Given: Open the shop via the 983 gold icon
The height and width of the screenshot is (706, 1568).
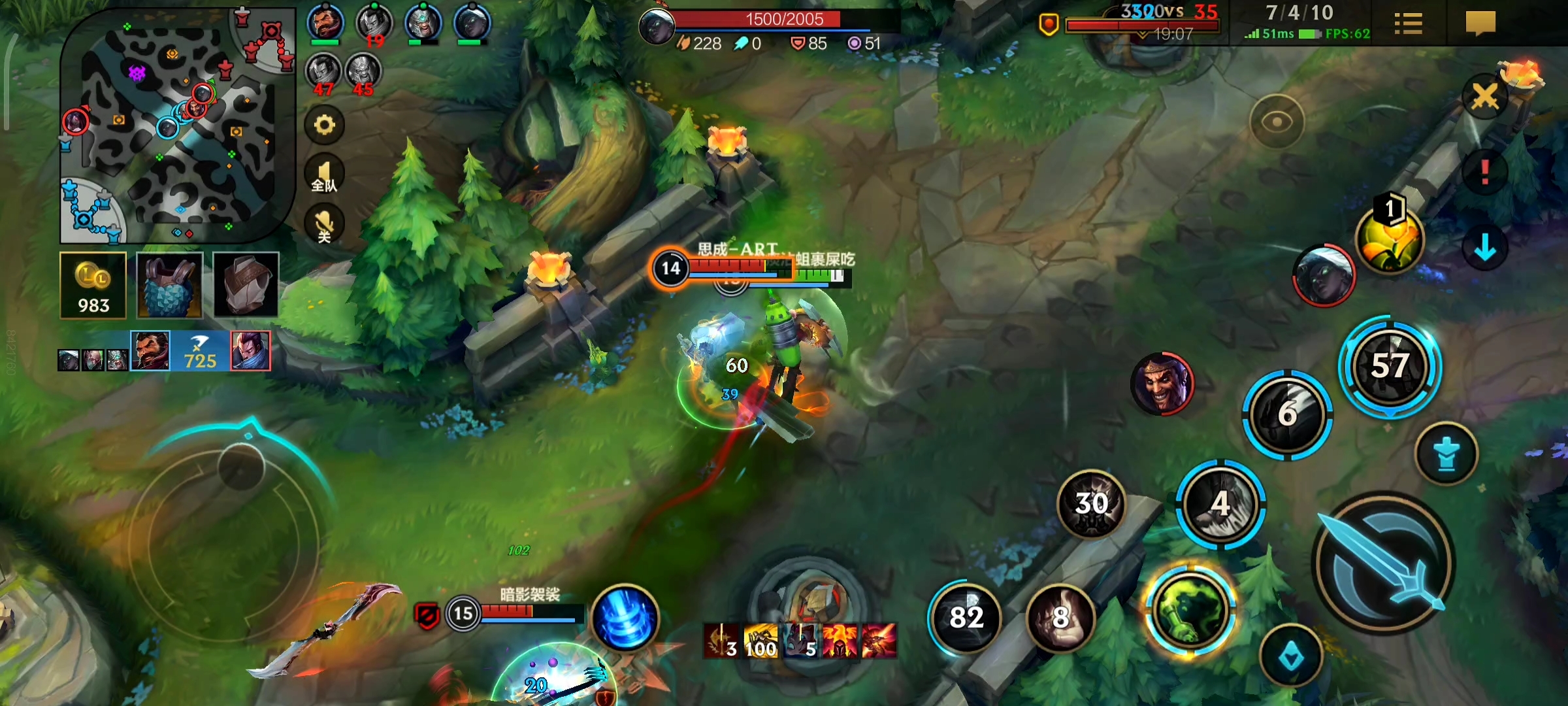Looking at the screenshot, I should [x=93, y=286].
